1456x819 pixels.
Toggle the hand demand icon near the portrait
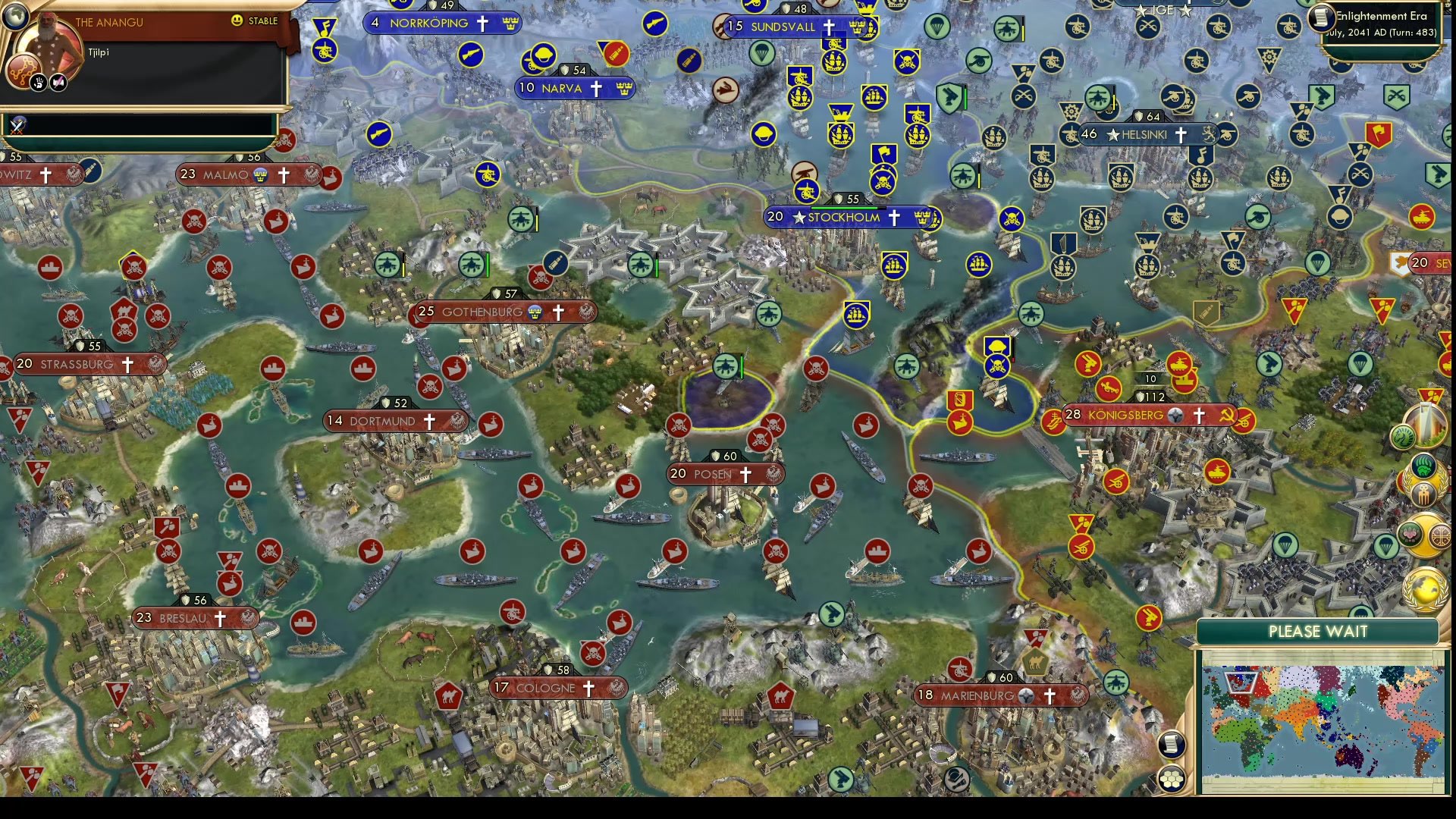pyautogui.click(x=39, y=82)
